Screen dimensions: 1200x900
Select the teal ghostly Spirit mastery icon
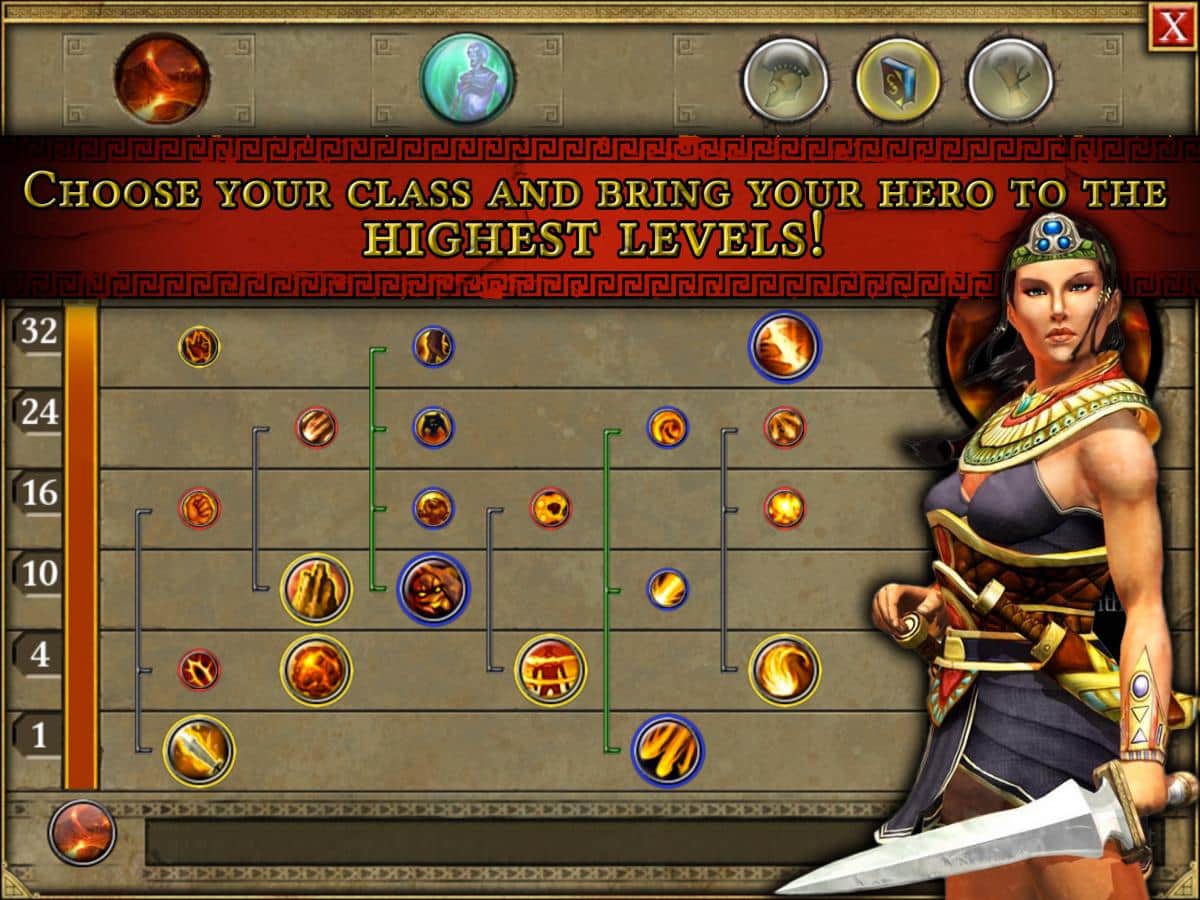tap(466, 79)
